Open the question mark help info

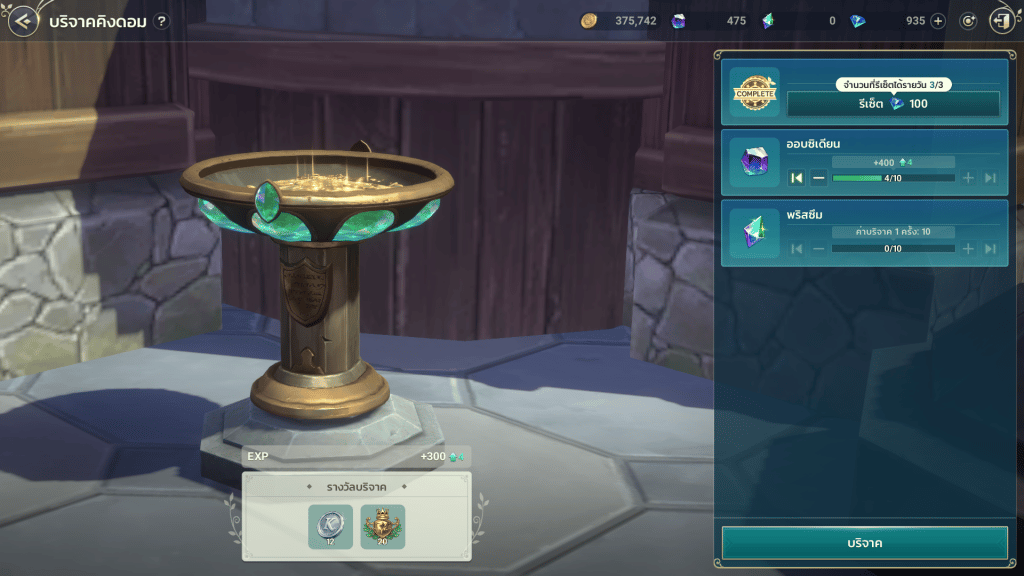162,21
